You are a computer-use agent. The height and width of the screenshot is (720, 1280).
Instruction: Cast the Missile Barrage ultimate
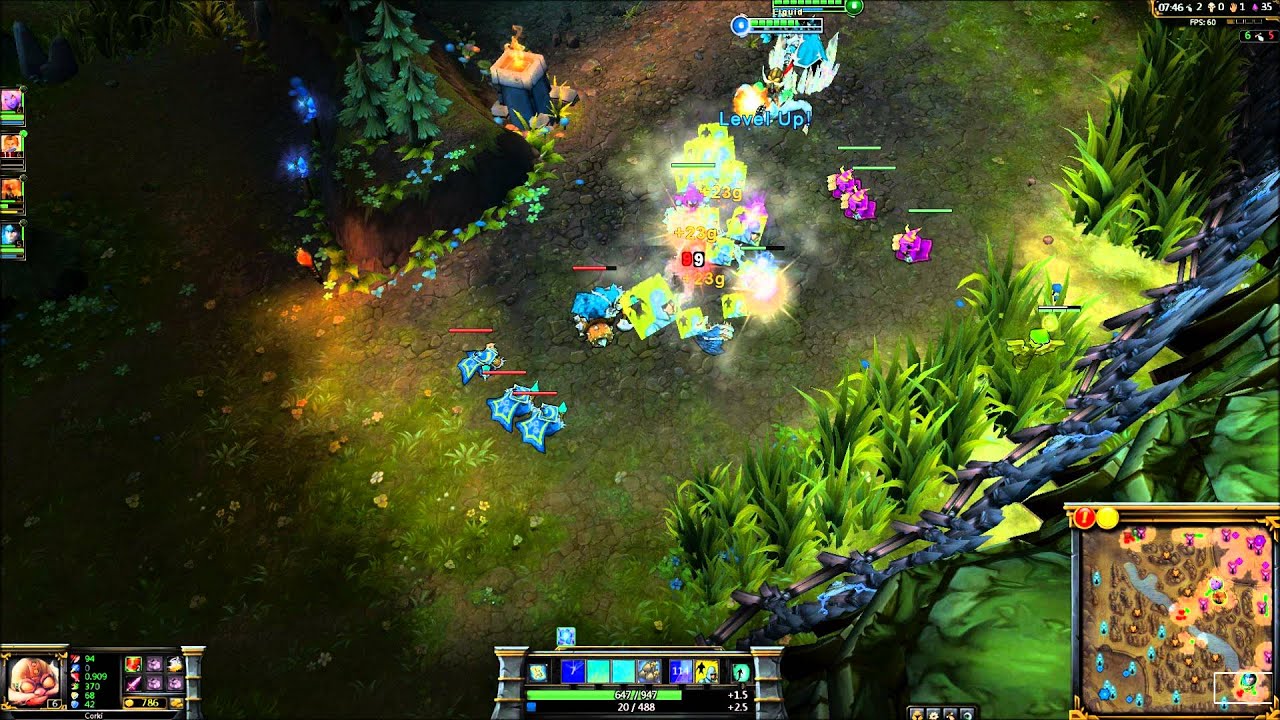pos(649,672)
